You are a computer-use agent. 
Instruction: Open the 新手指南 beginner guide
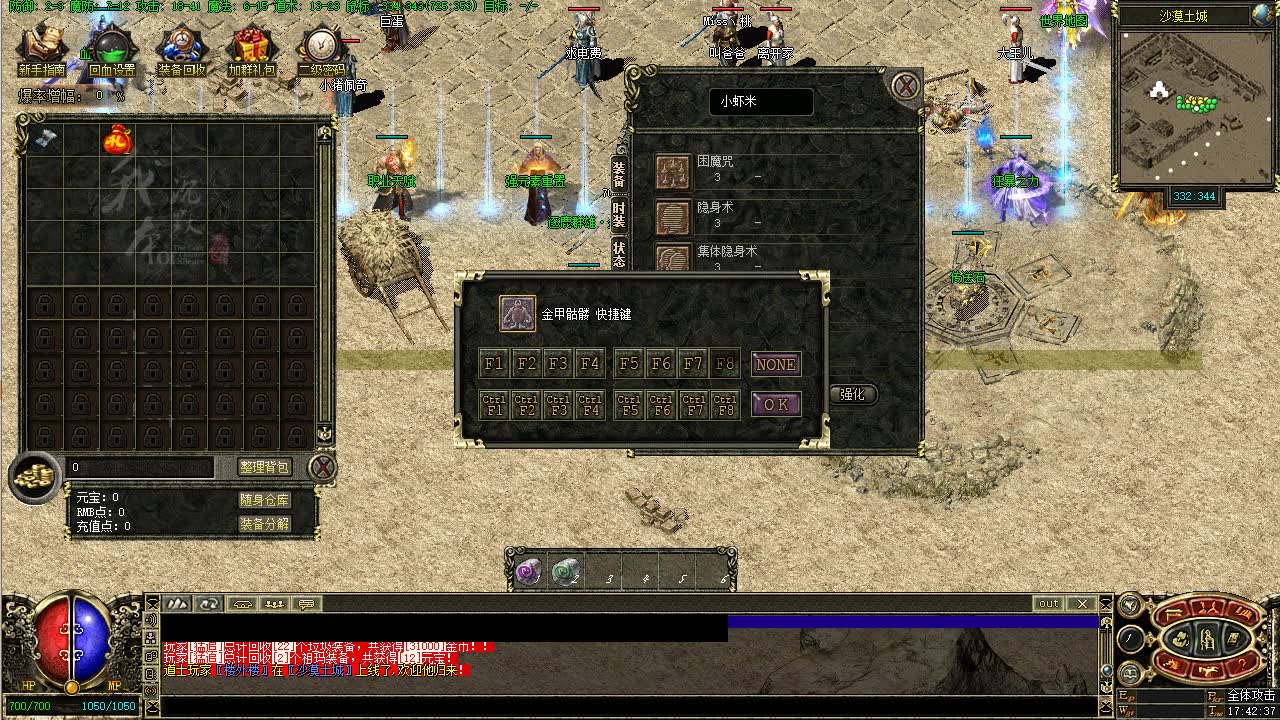coord(42,50)
